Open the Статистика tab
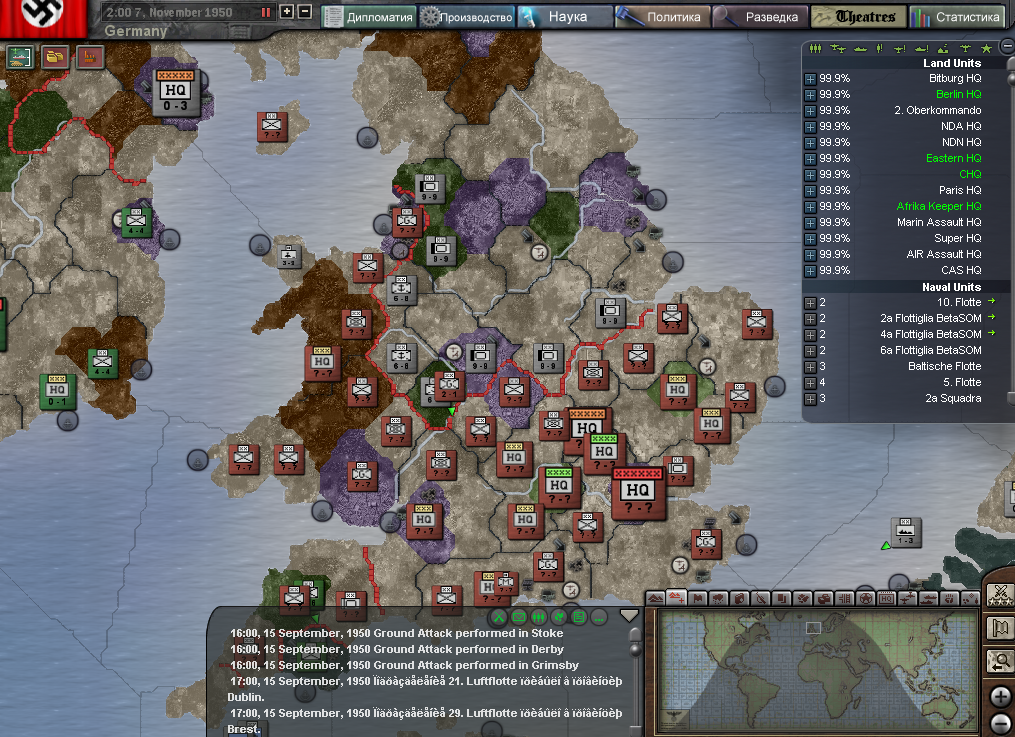Screen dimensions: 1015x737 pos(957,17)
